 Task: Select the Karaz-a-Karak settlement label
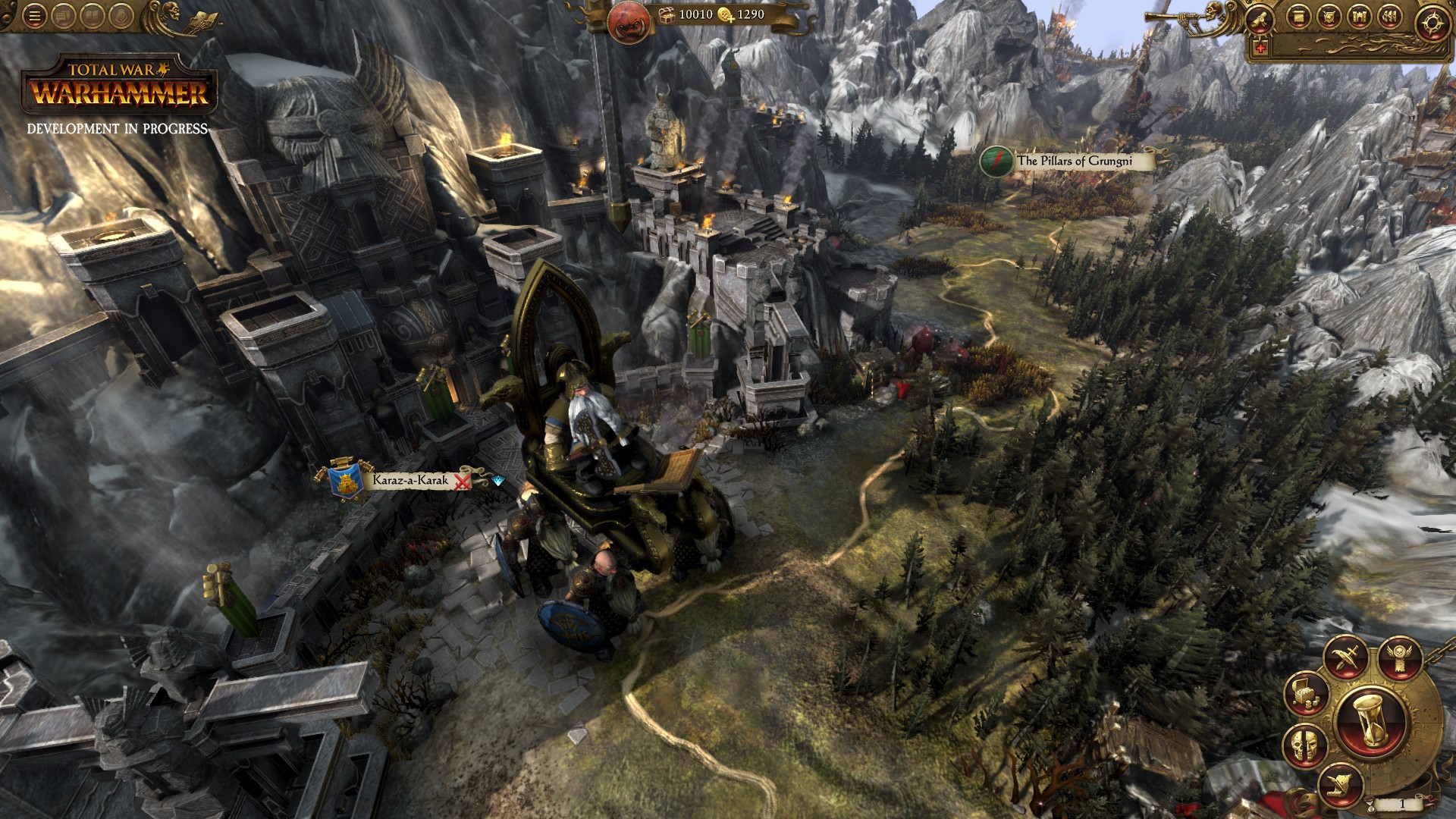point(410,481)
